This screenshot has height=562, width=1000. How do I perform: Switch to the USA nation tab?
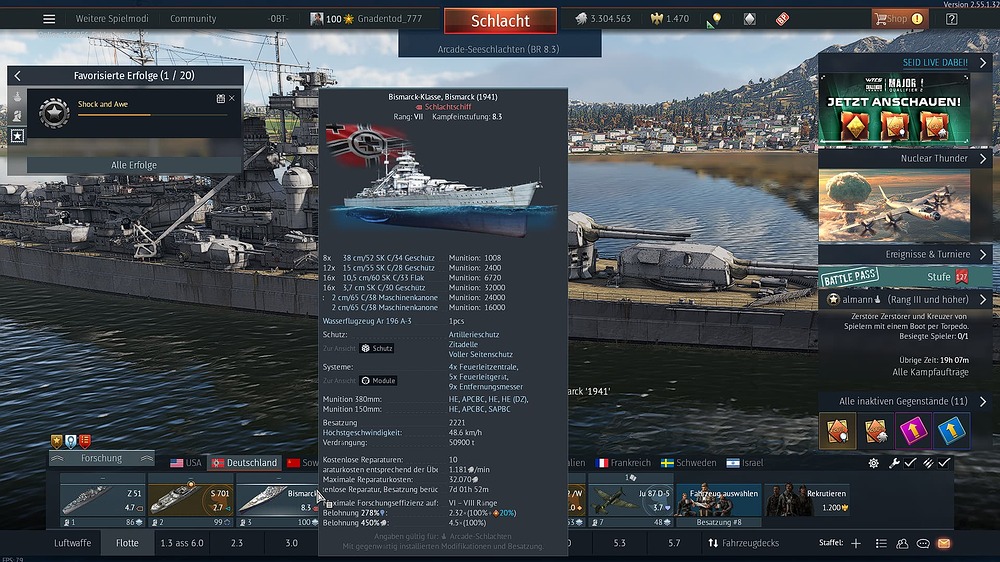pos(186,463)
